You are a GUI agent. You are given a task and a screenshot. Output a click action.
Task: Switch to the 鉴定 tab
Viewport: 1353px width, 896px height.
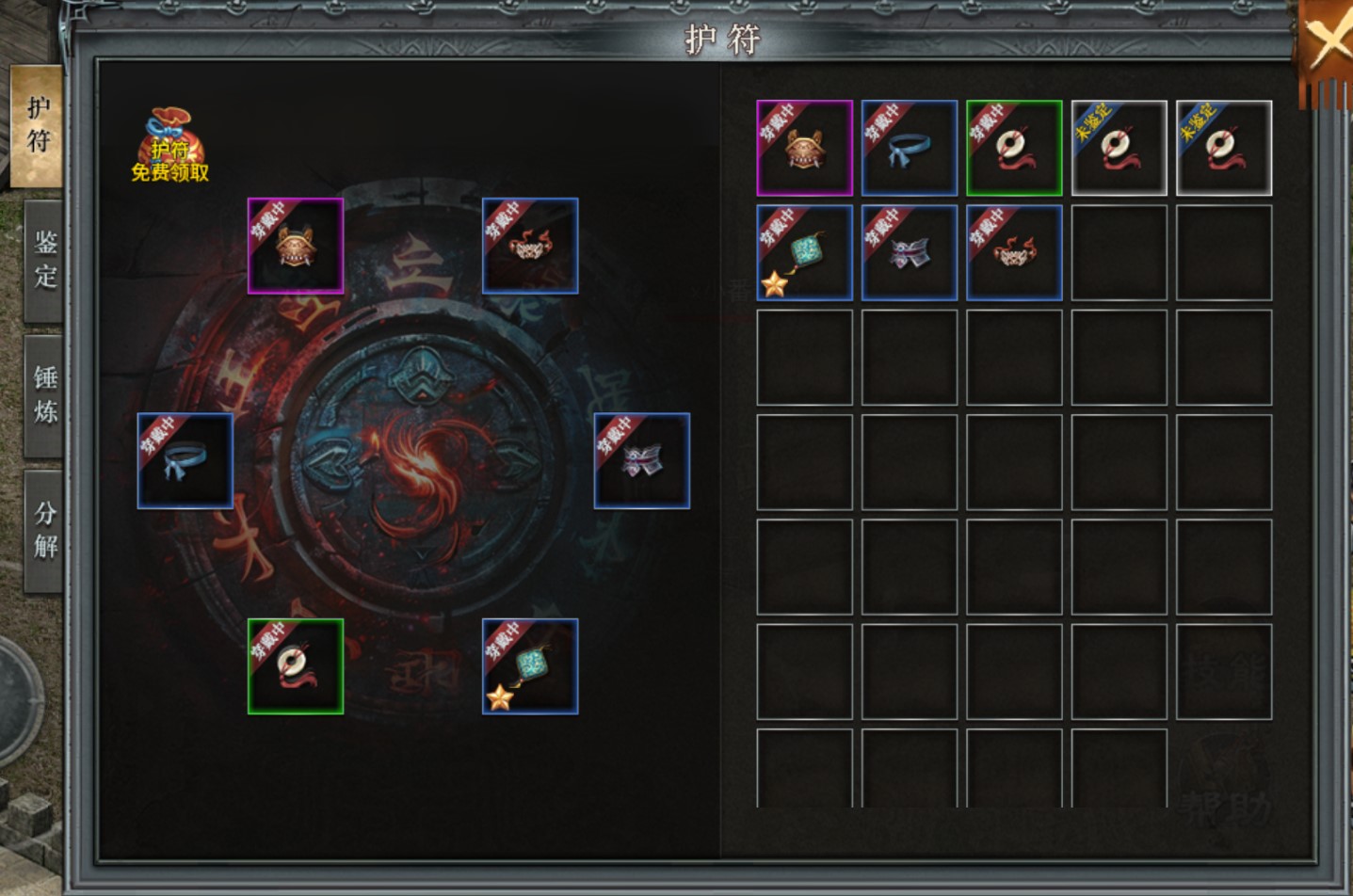pos(44,260)
